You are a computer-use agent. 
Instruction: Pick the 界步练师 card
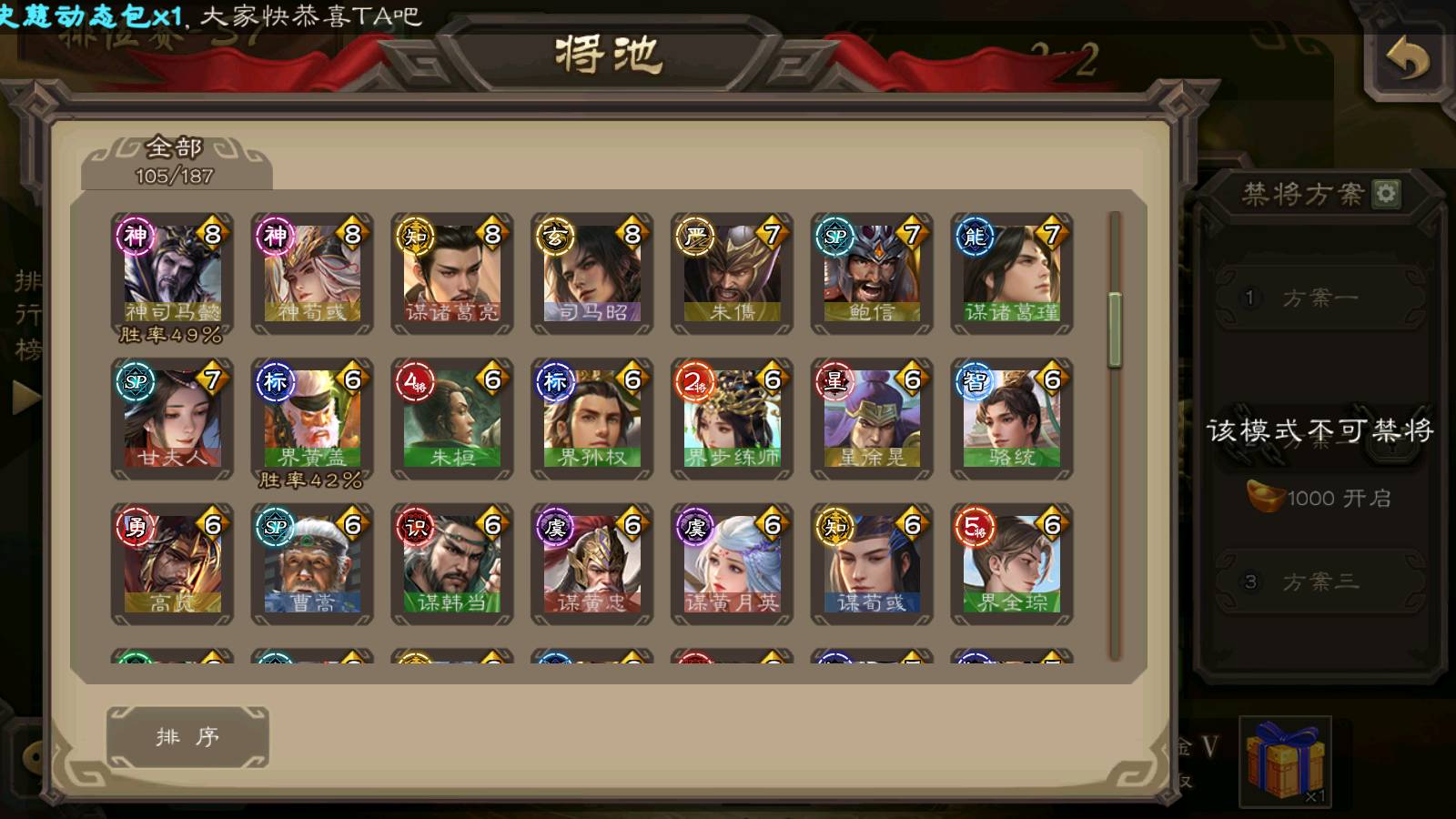pyautogui.click(x=733, y=419)
